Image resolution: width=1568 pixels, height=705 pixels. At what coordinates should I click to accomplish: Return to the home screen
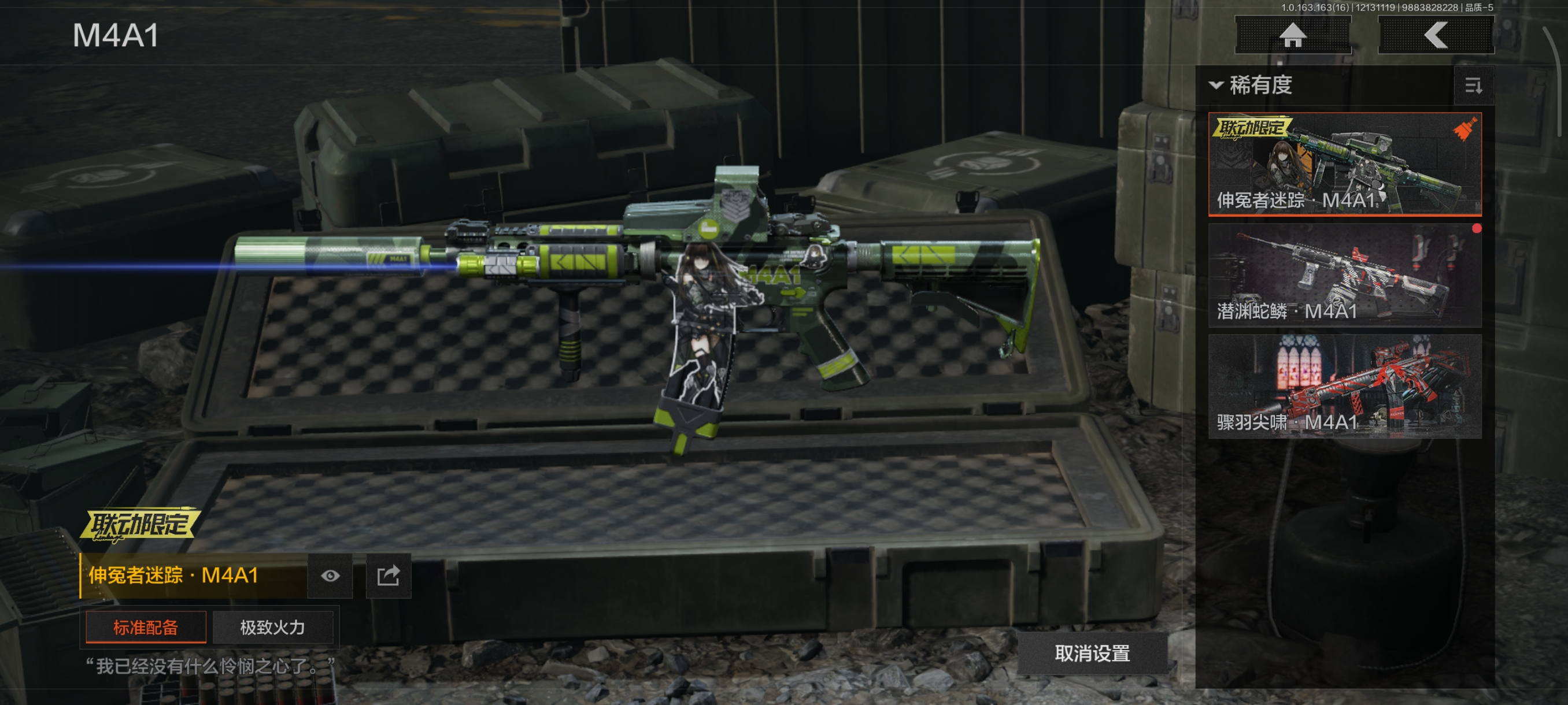click(x=1292, y=35)
